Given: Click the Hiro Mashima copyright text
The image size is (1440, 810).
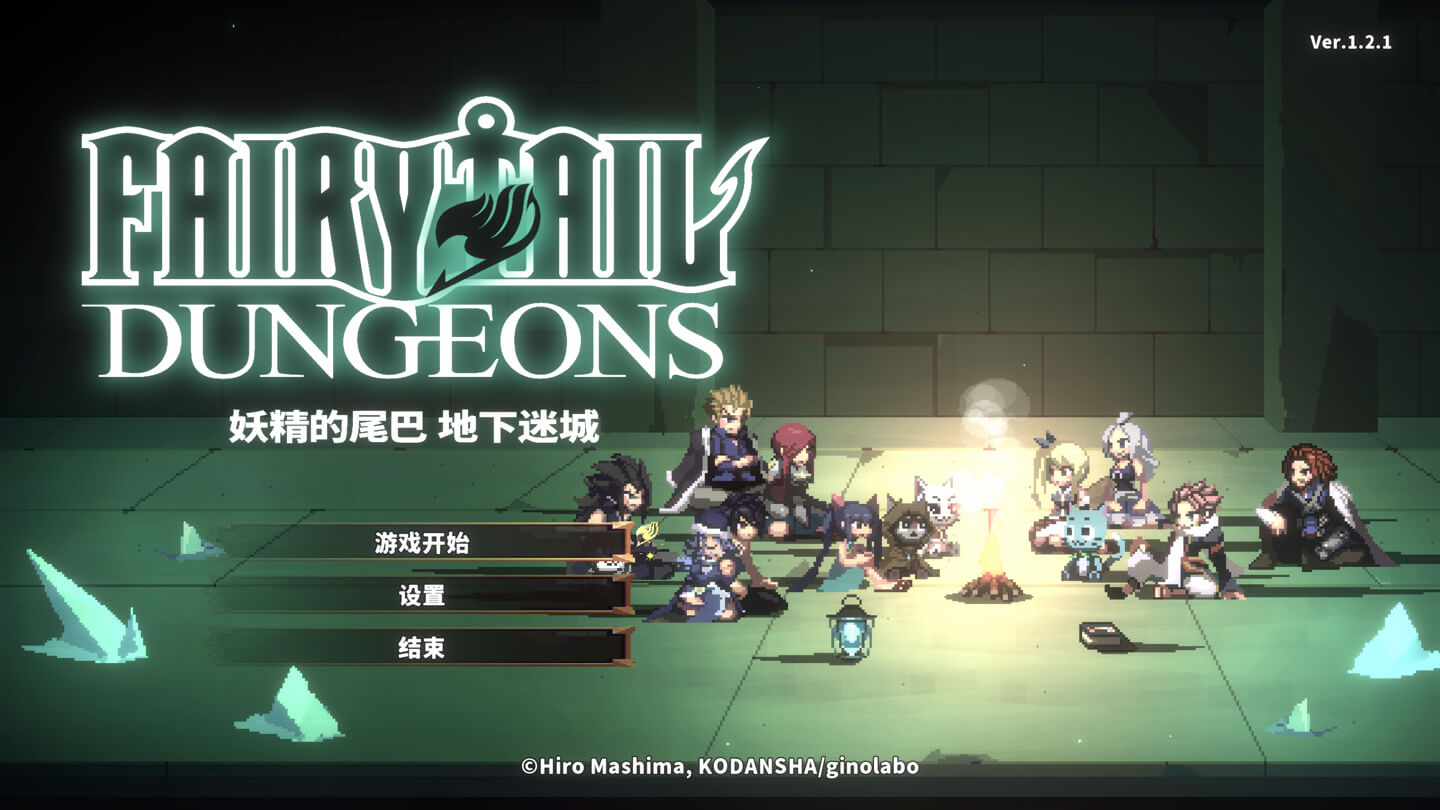Looking at the screenshot, I should (x=720, y=769).
